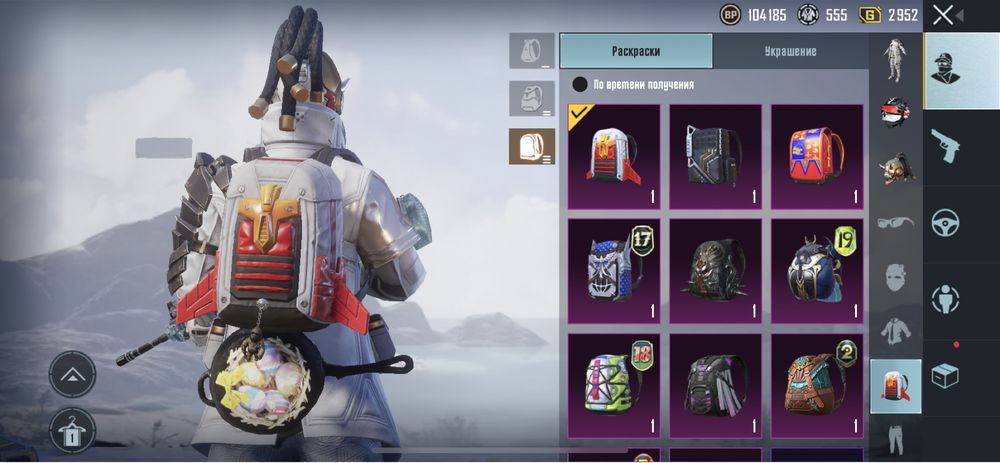Select the blue scarab beetle backpack skin
Screen dimensions: 1000x463
817,271
